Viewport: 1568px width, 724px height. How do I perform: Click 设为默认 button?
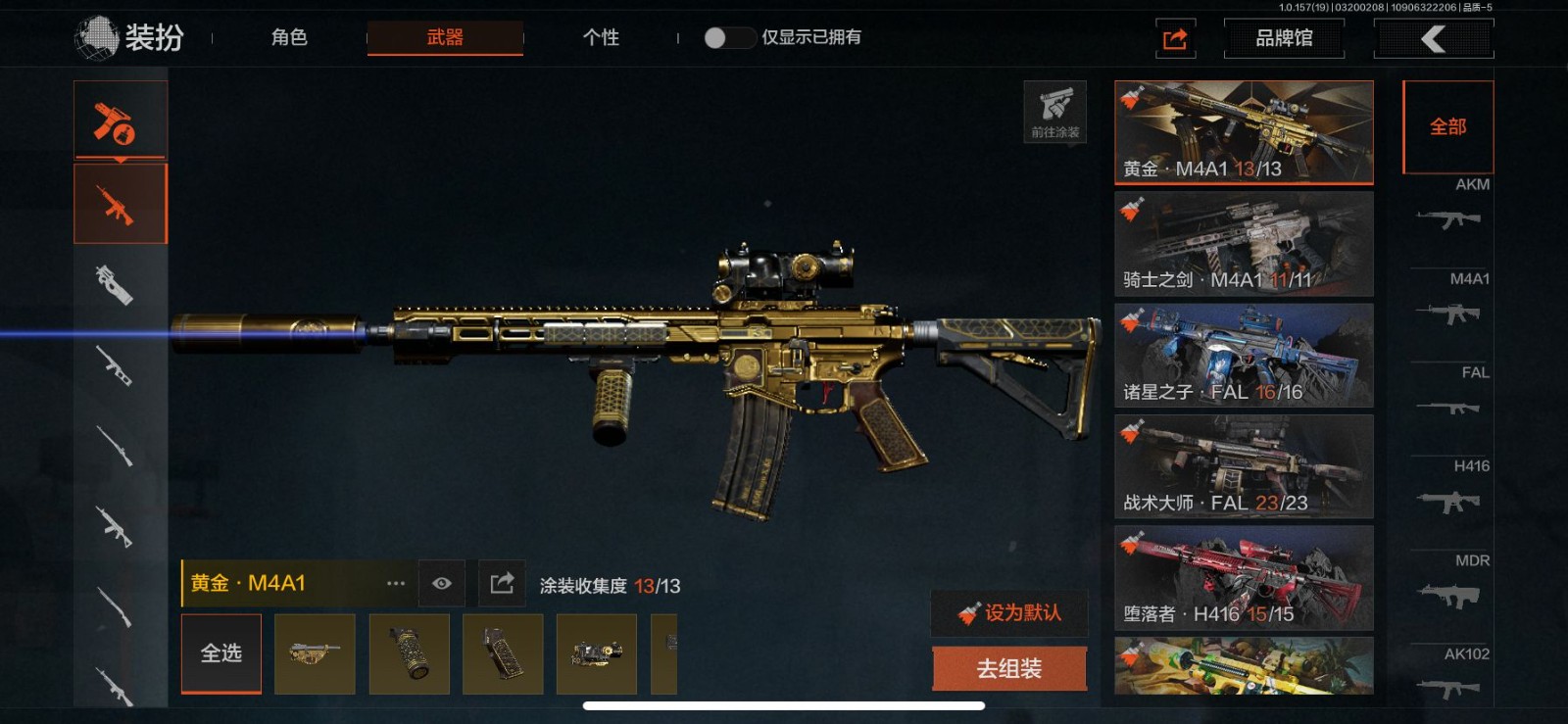tap(1009, 613)
